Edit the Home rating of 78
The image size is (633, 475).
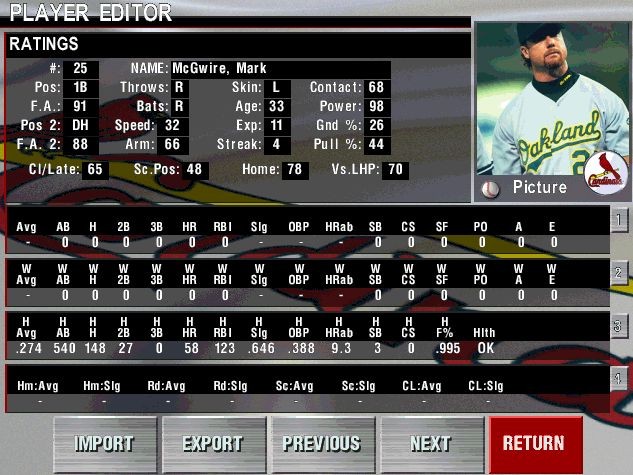point(295,170)
